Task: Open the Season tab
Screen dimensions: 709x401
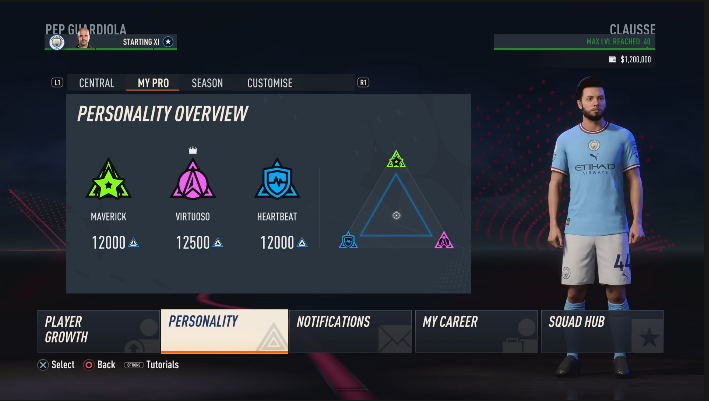Action: pyautogui.click(x=207, y=83)
